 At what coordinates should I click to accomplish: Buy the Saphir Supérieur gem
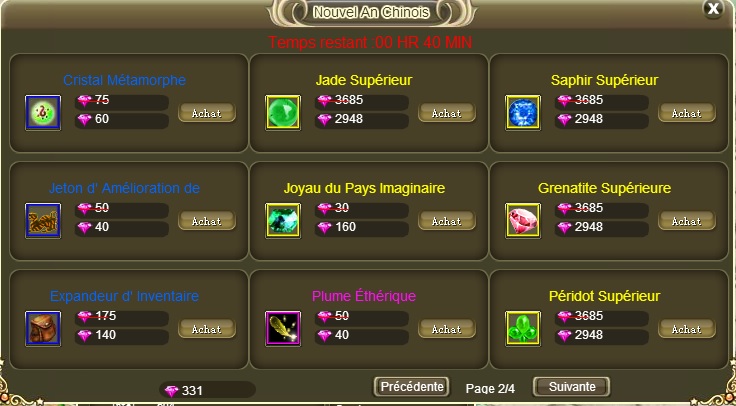click(687, 113)
